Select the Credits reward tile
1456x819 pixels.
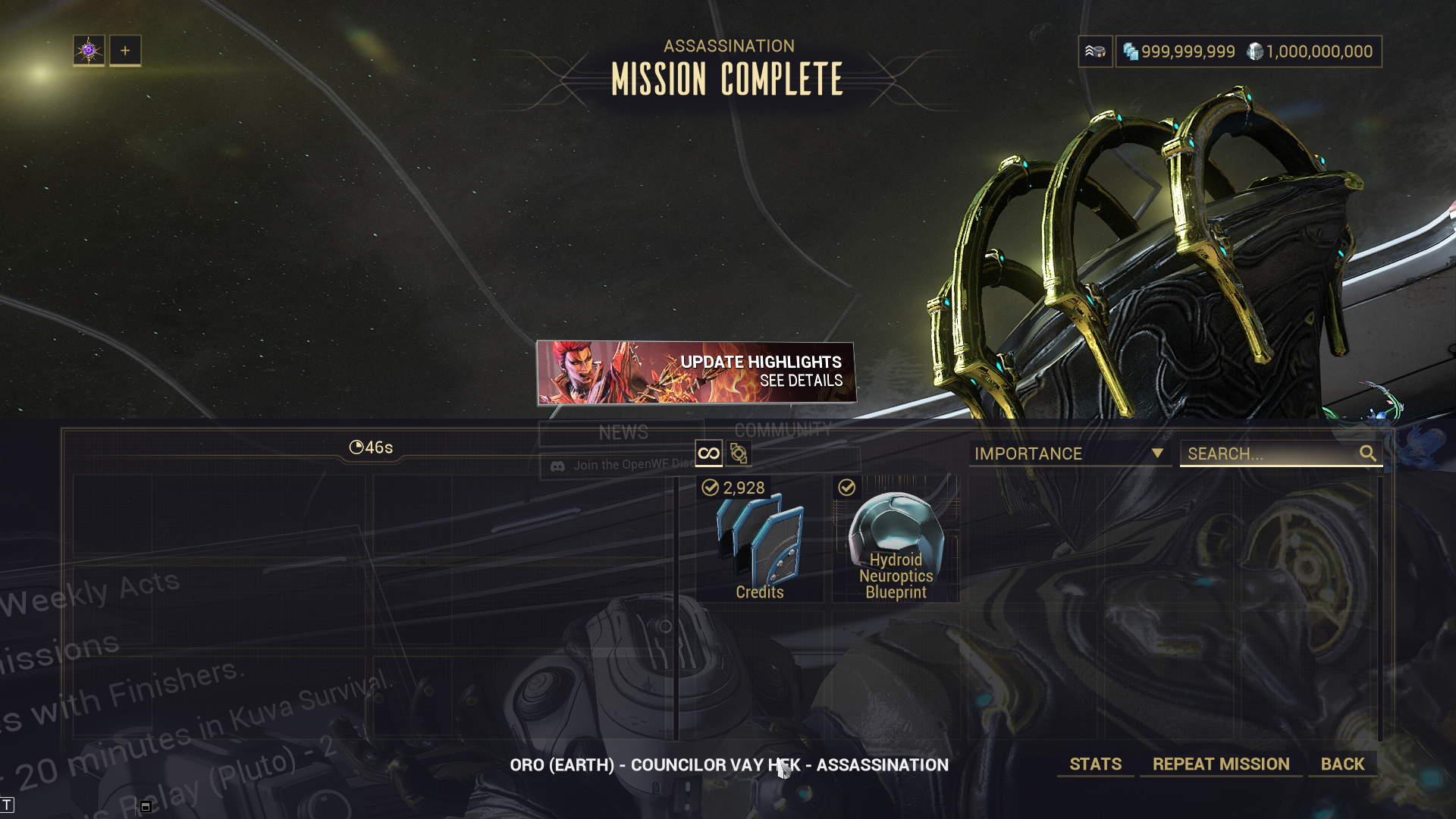tap(759, 539)
